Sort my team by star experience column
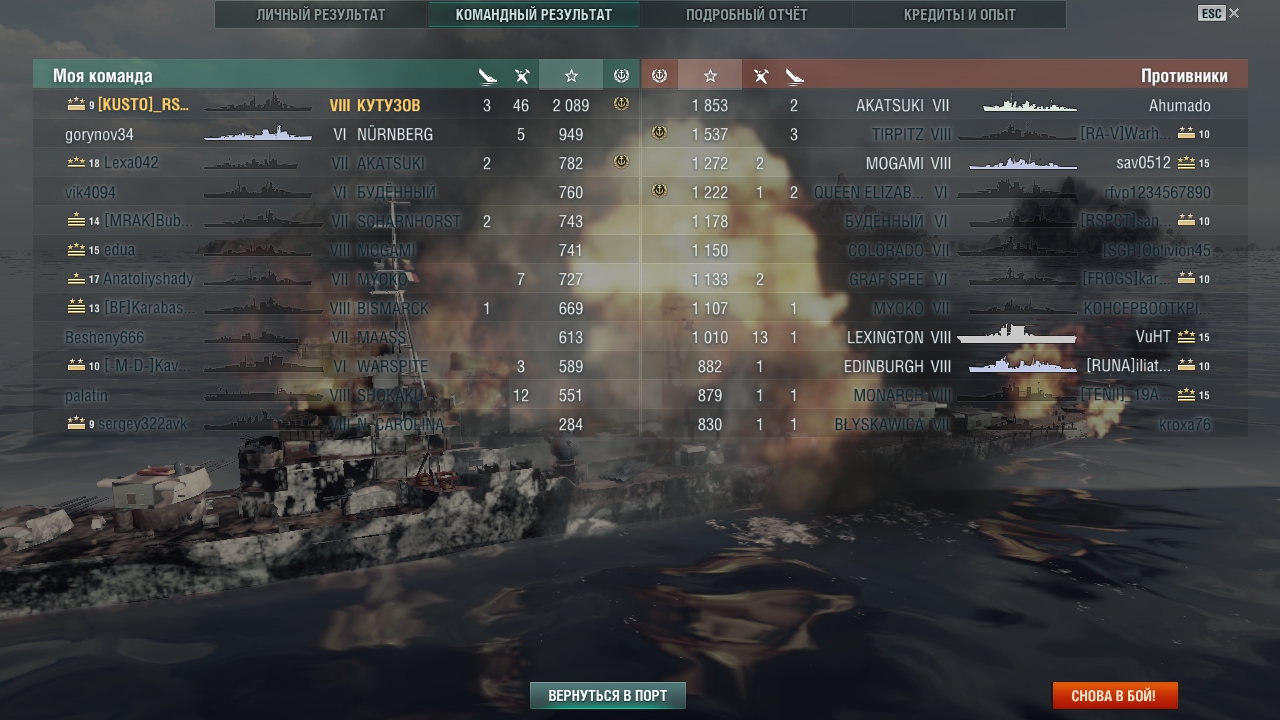Screen dimensions: 1280x720 571,75
